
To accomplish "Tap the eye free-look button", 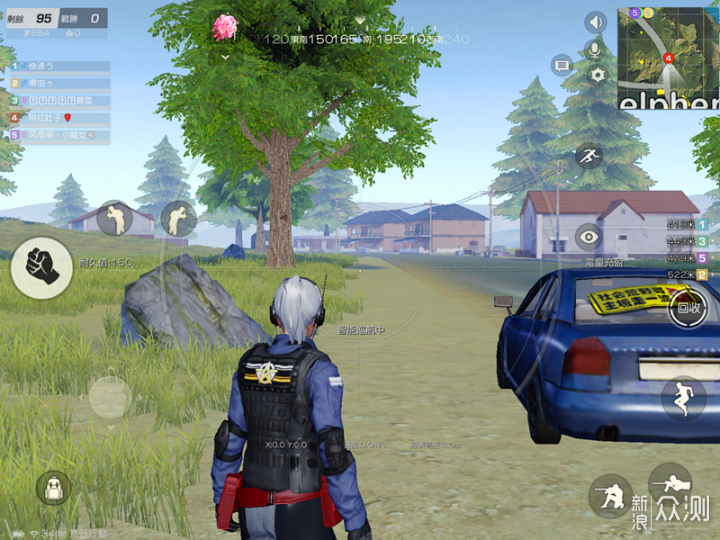I will coord(589,237).
